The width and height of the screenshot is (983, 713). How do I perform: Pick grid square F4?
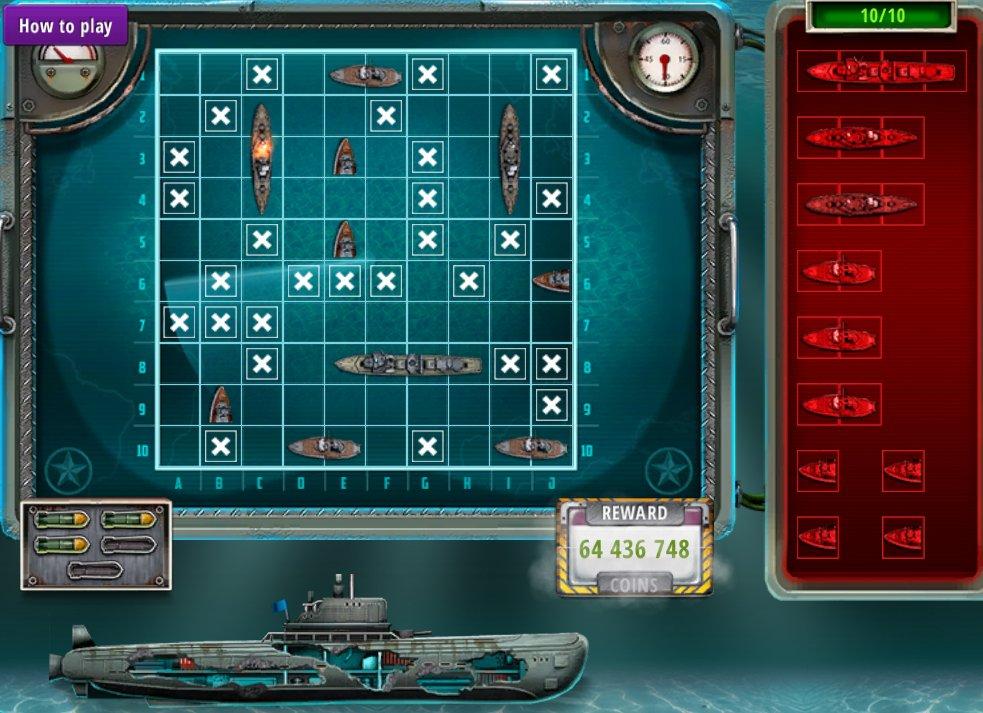coord(385,199)
